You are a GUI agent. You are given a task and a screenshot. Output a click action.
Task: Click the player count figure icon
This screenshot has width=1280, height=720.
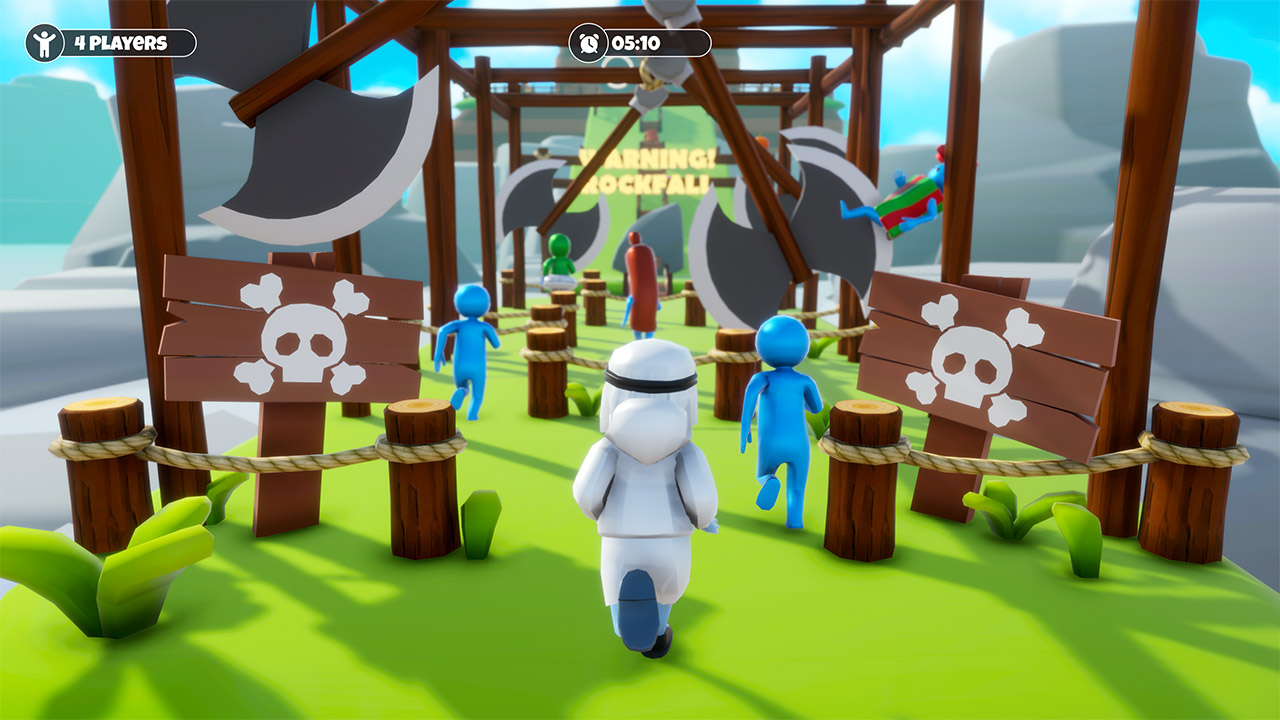tap(44, 42)
